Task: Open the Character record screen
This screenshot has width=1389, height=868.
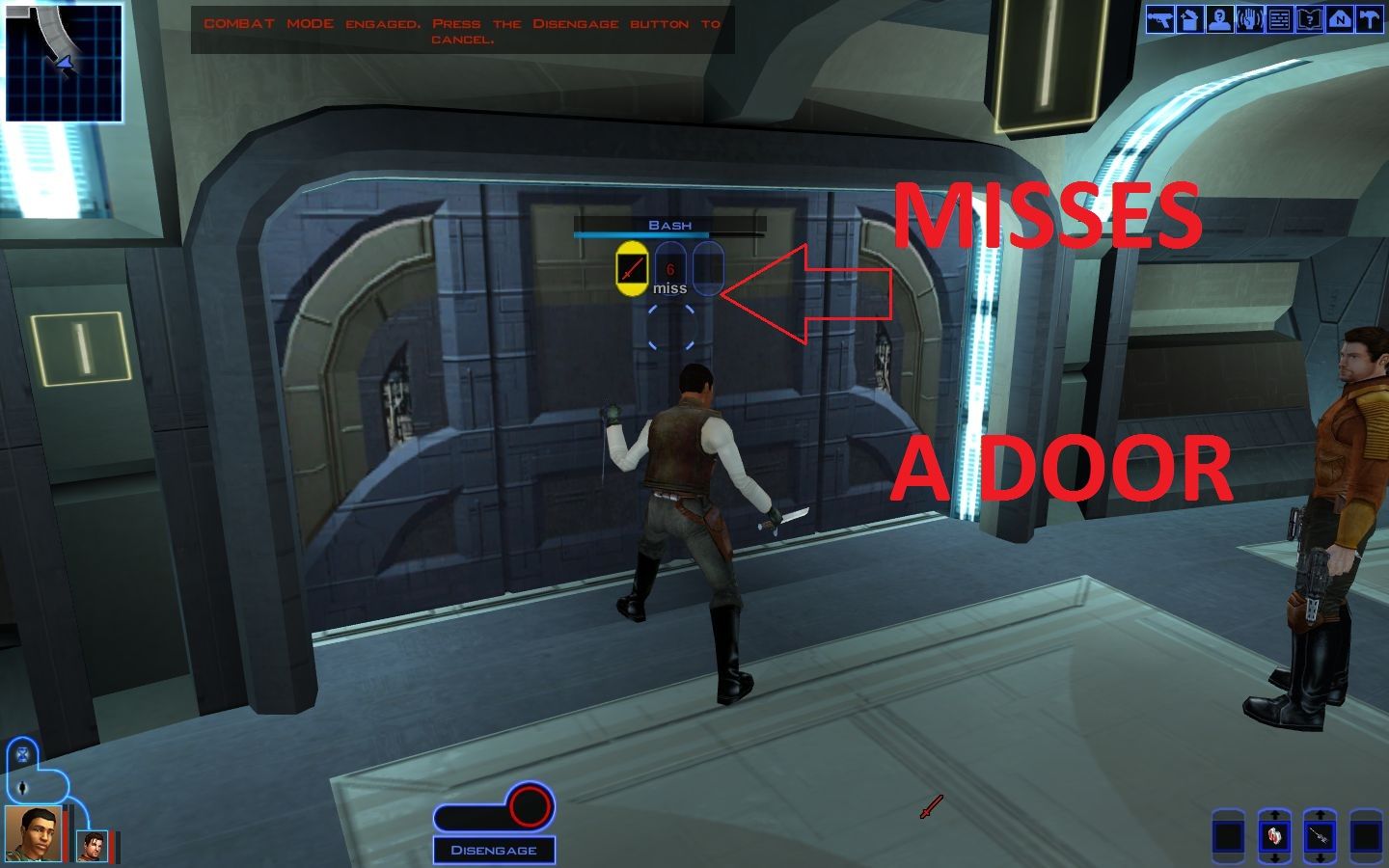Action: 1219,21
